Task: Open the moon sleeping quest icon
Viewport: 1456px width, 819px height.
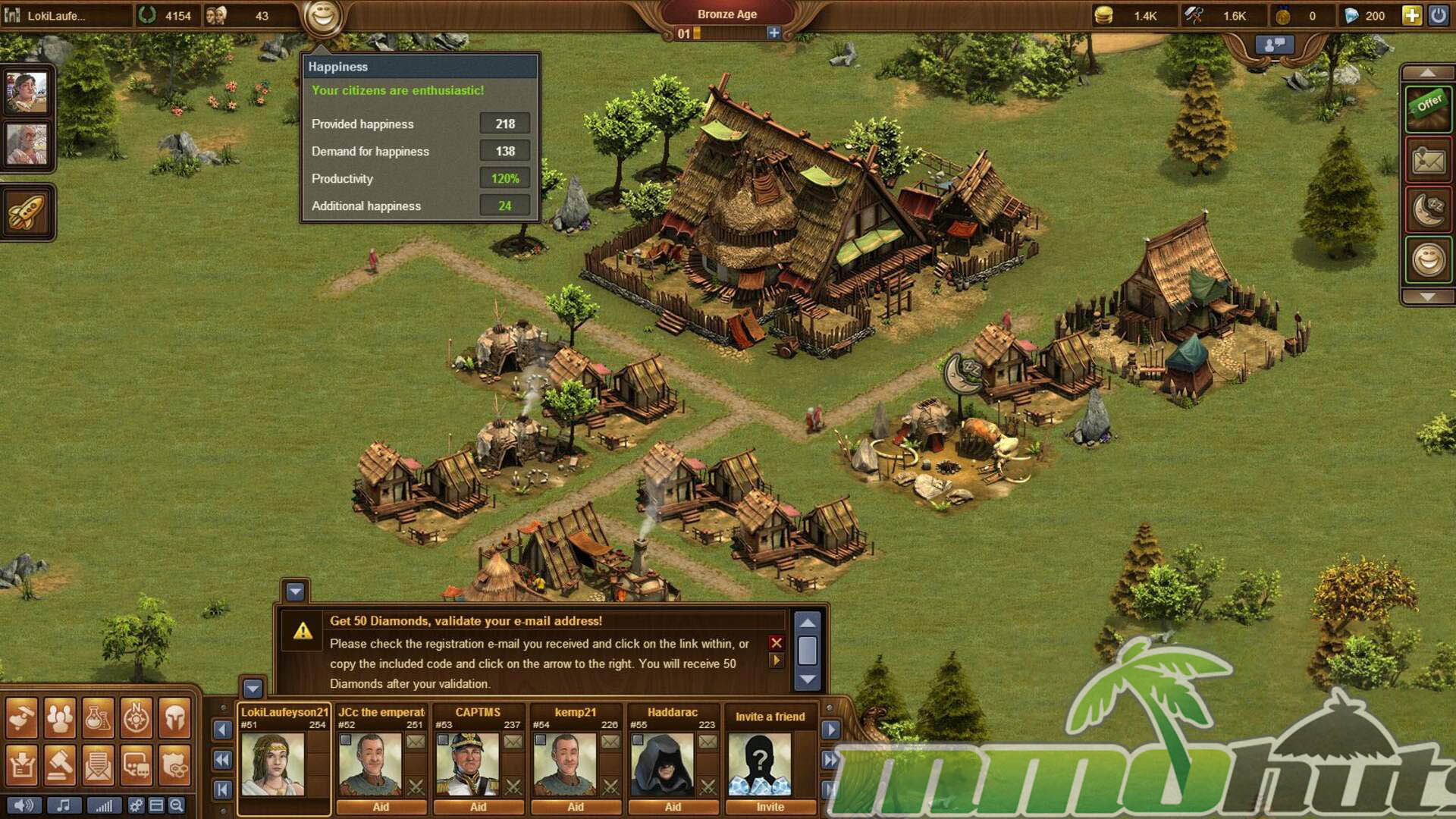Action: point(1428,210)
